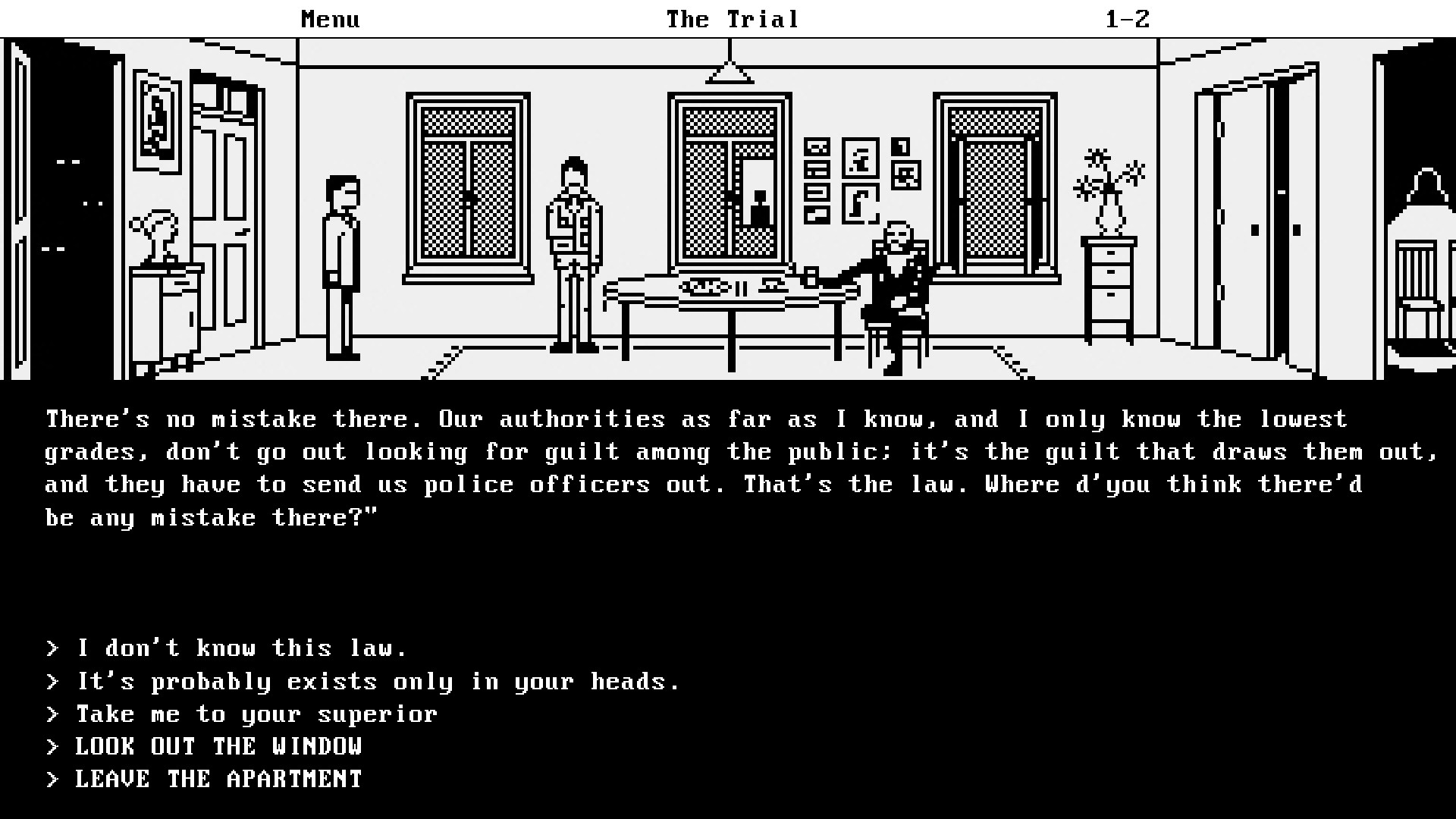Choose "It's probably exists only in your heads."
This screenshot has width=1456, height=819.
click(x=377, y=681)
